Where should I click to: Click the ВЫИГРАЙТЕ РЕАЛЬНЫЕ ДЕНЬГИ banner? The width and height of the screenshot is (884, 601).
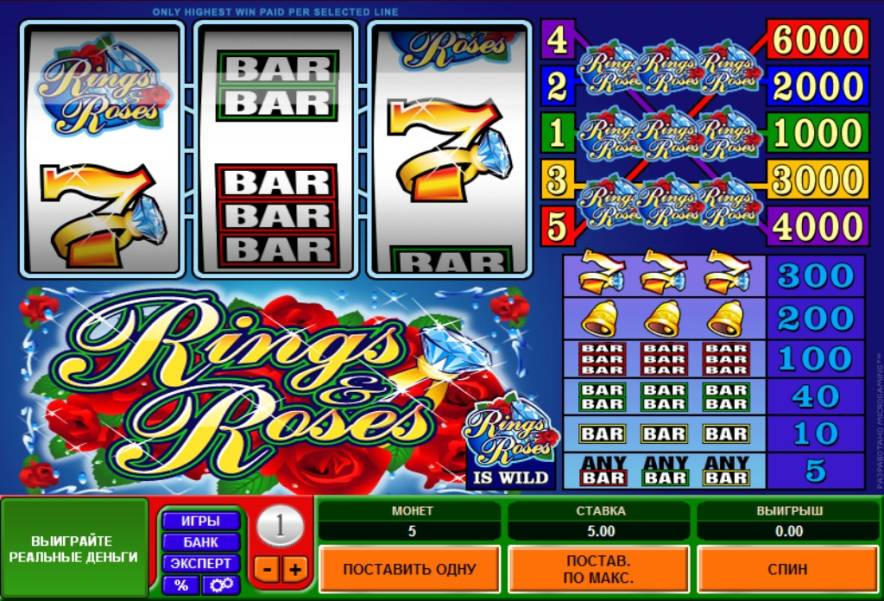75,548
